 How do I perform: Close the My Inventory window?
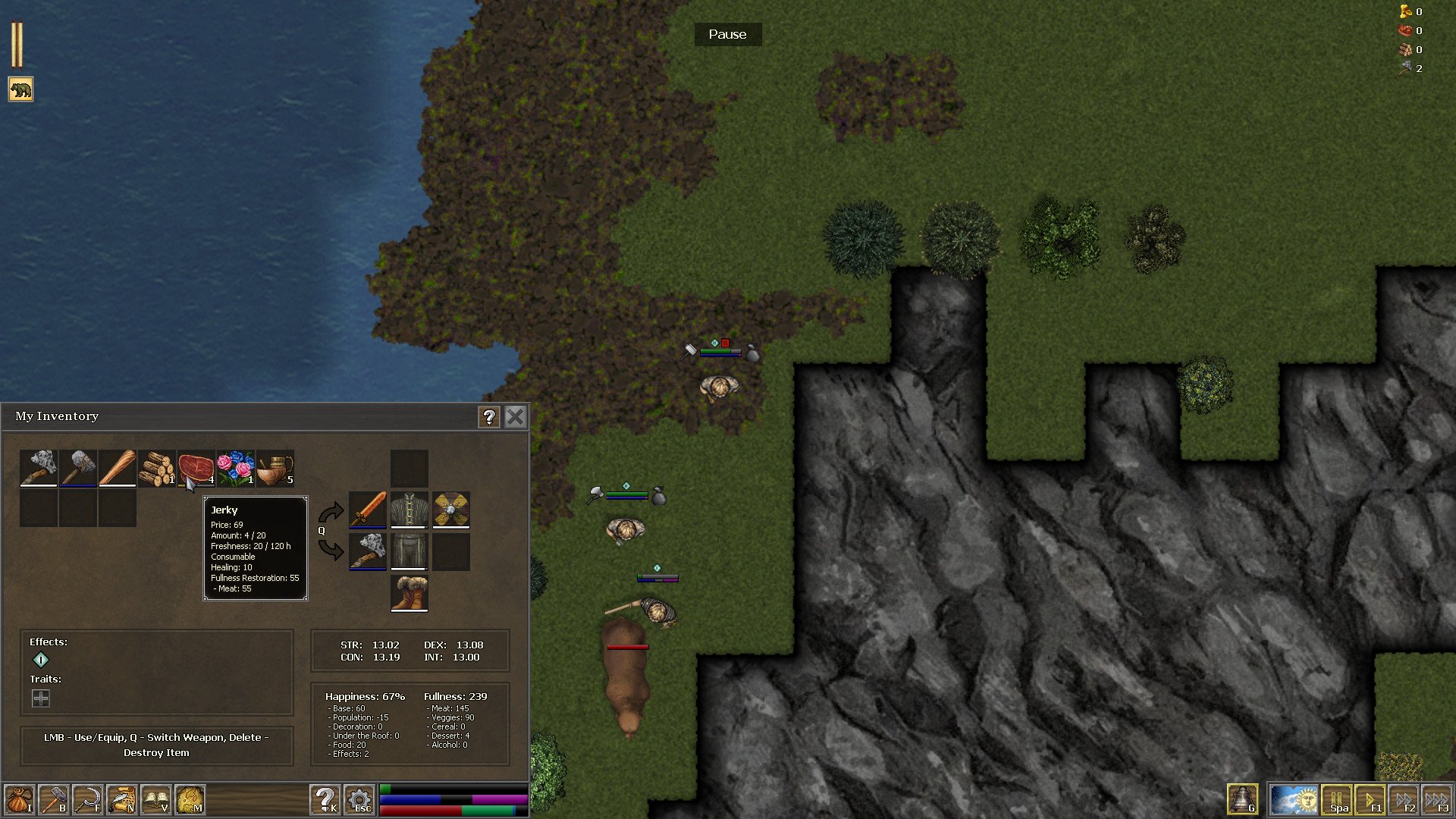(515, 416)
